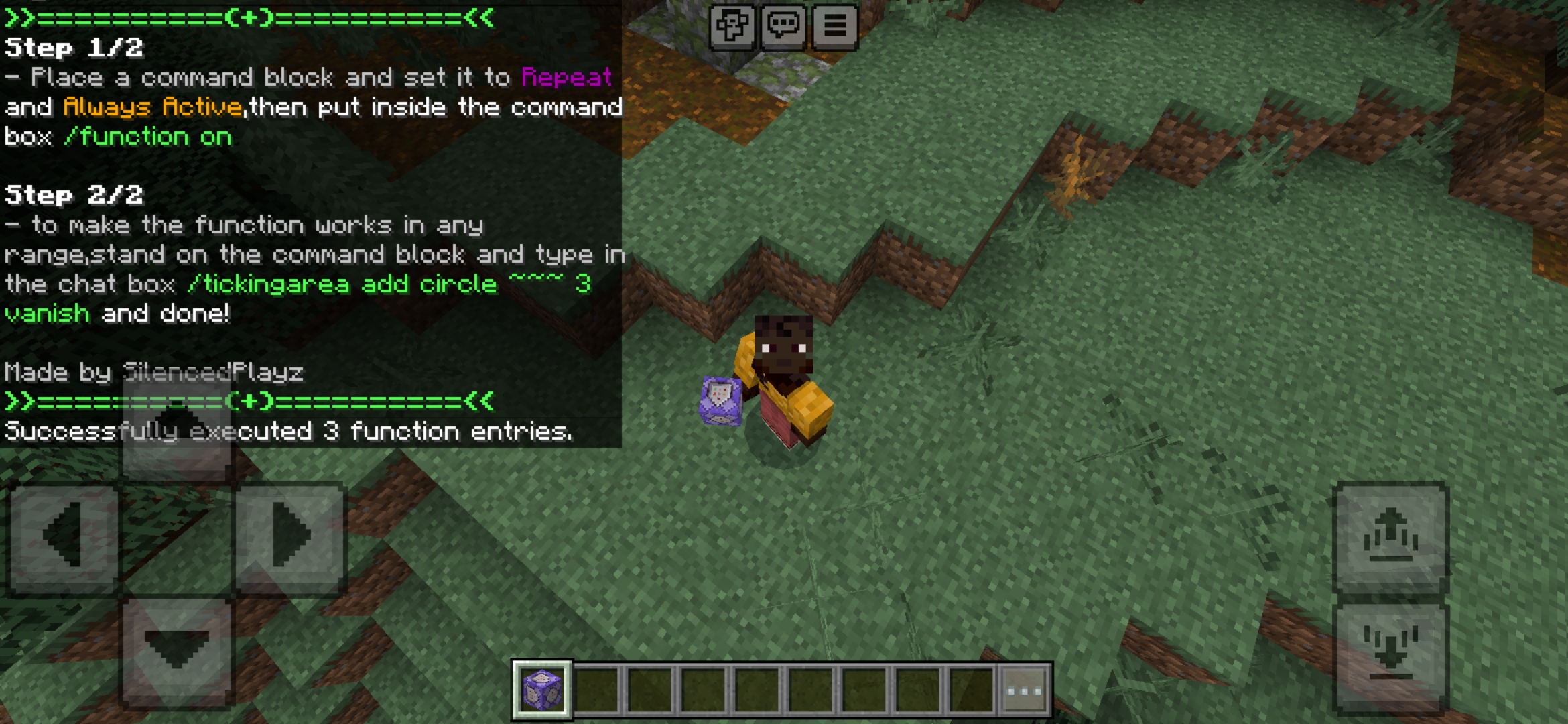Click the green /function on command text
This screenshot has width=1568, height=724.
(x=149, y=137)
